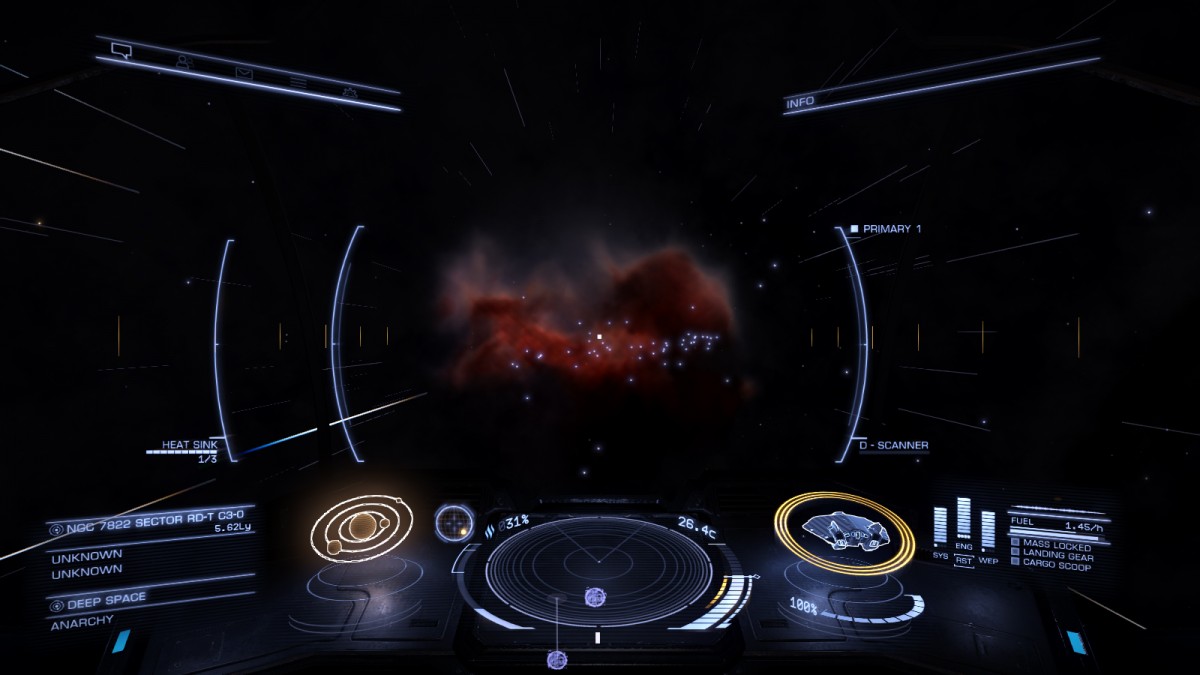Screen dimensions: 1200x675
Task: Open the INFO panel
Action: point(800,102)
